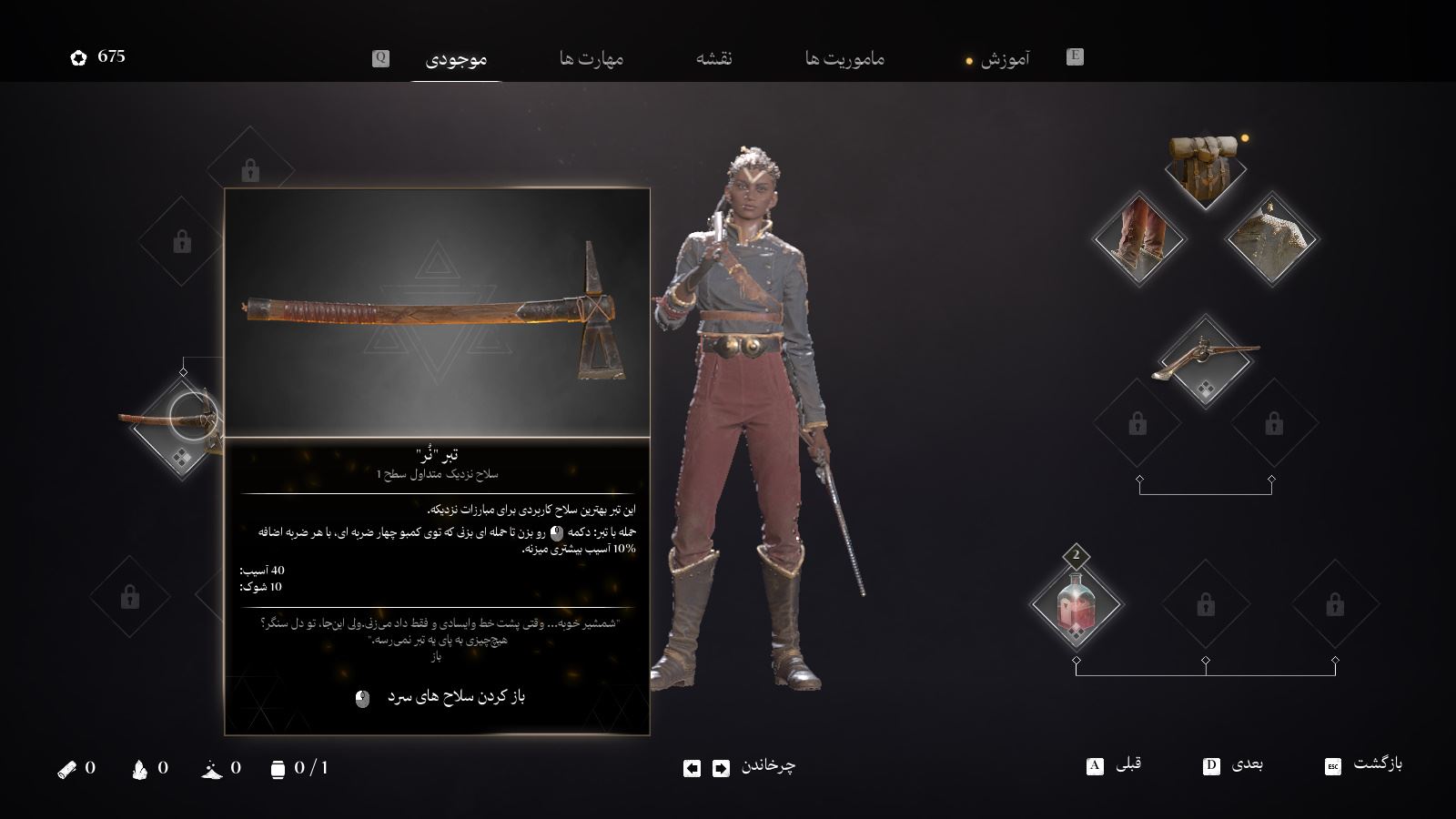Go to the بعدی next item
Screen dimensions: 1456x819
1247,765
